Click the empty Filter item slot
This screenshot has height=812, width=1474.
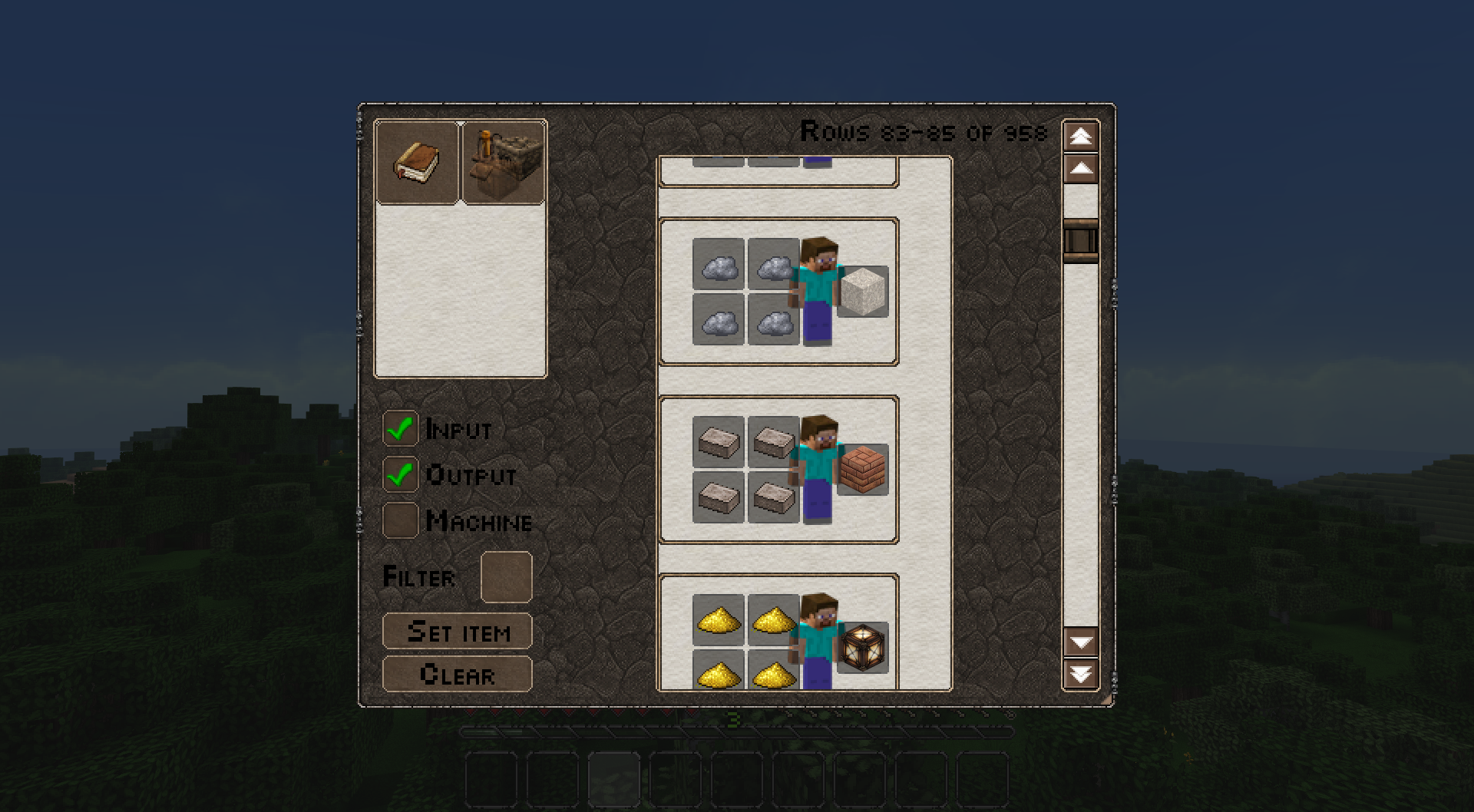(x=505, y=576)
